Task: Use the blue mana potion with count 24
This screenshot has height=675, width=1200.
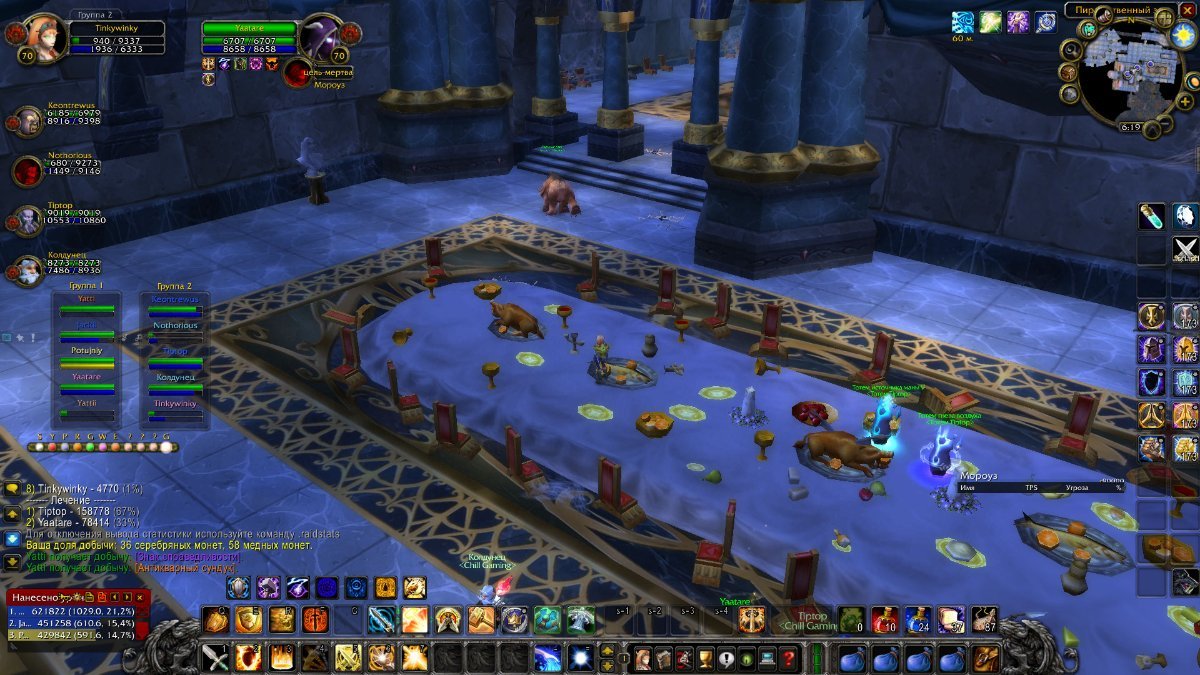Action: tap(917, 620)
